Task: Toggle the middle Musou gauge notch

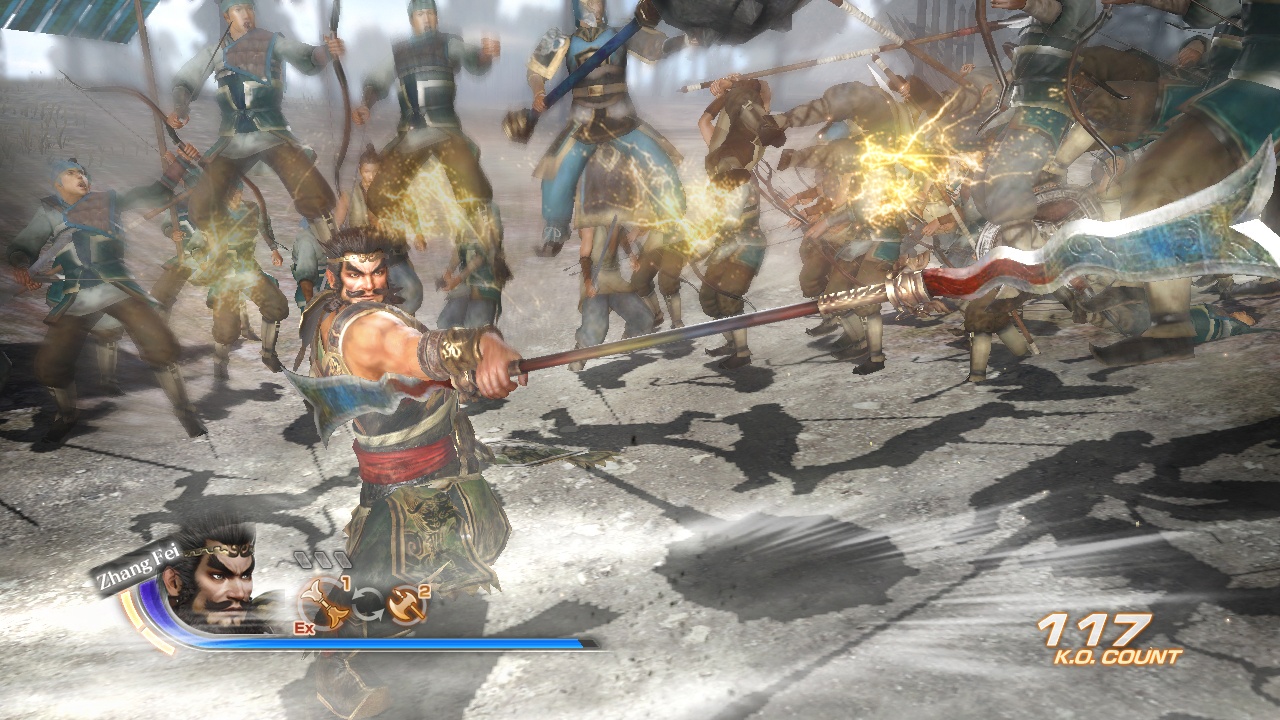Action: (324, 559)
